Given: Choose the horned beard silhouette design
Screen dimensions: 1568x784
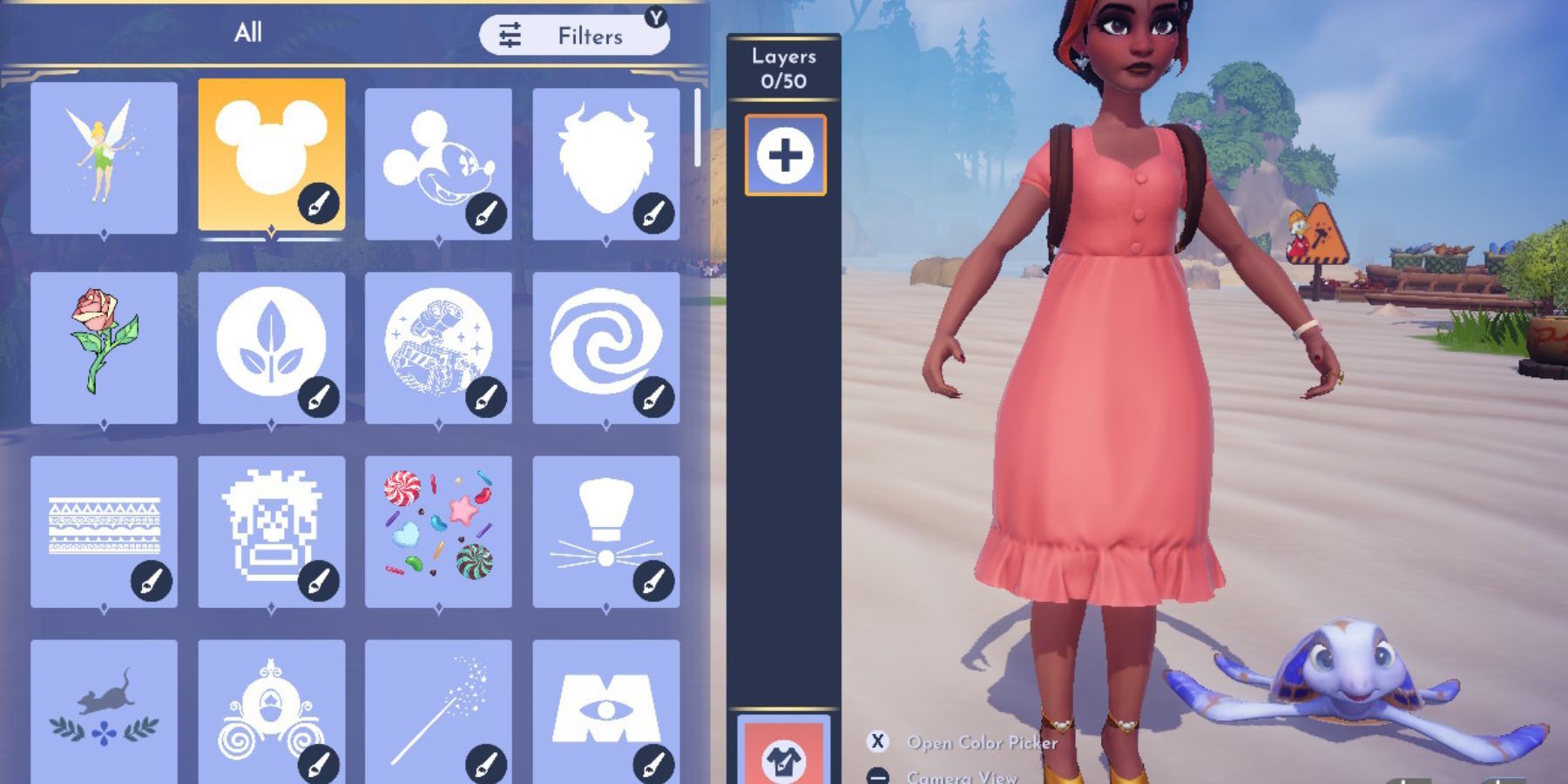Looking at the screenshot, I should pos(608,157).
